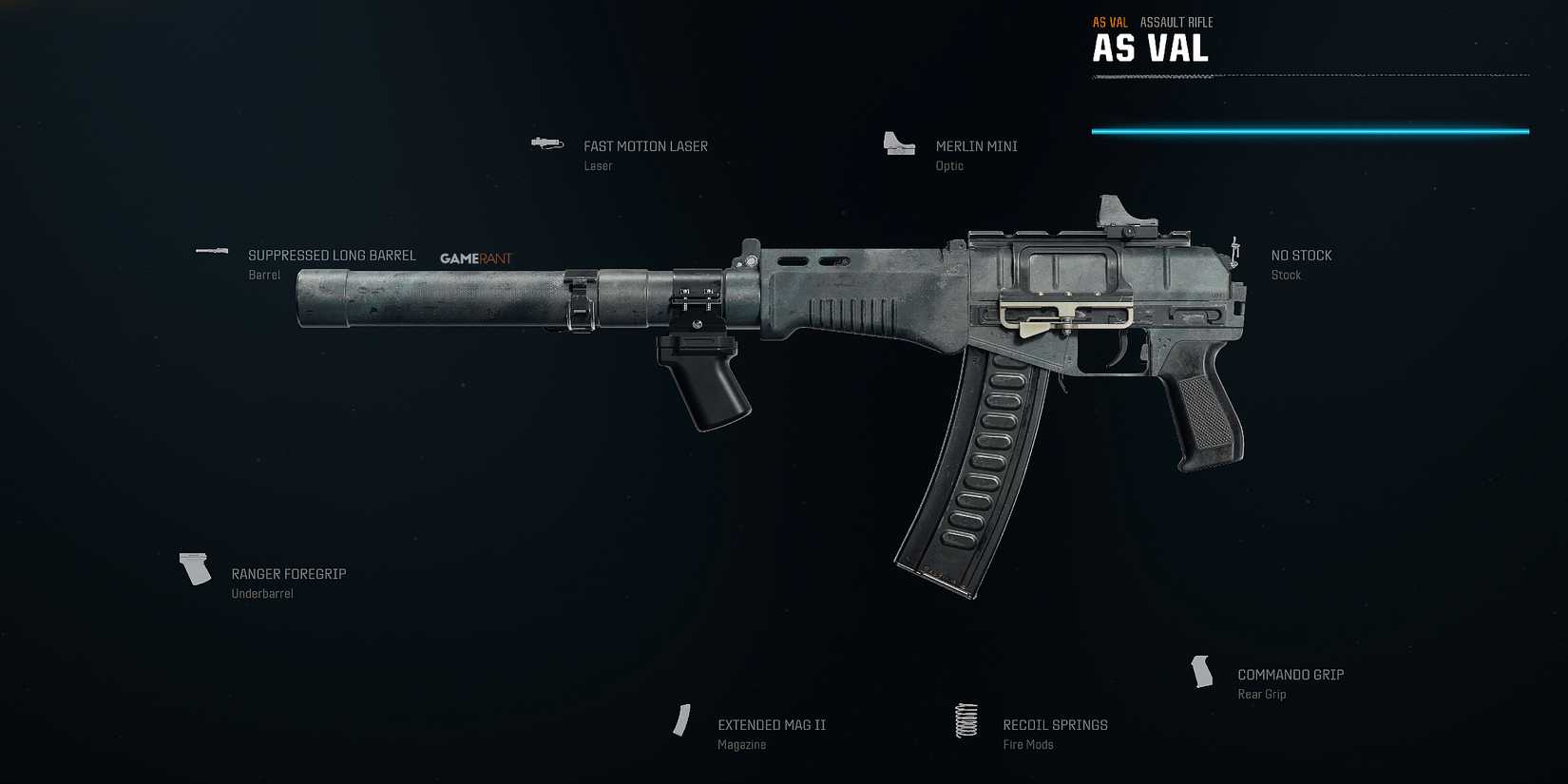Expand the Rear Grip attachment options
The width and height of the screenshot is (1568, 784).
(1261, 694)
